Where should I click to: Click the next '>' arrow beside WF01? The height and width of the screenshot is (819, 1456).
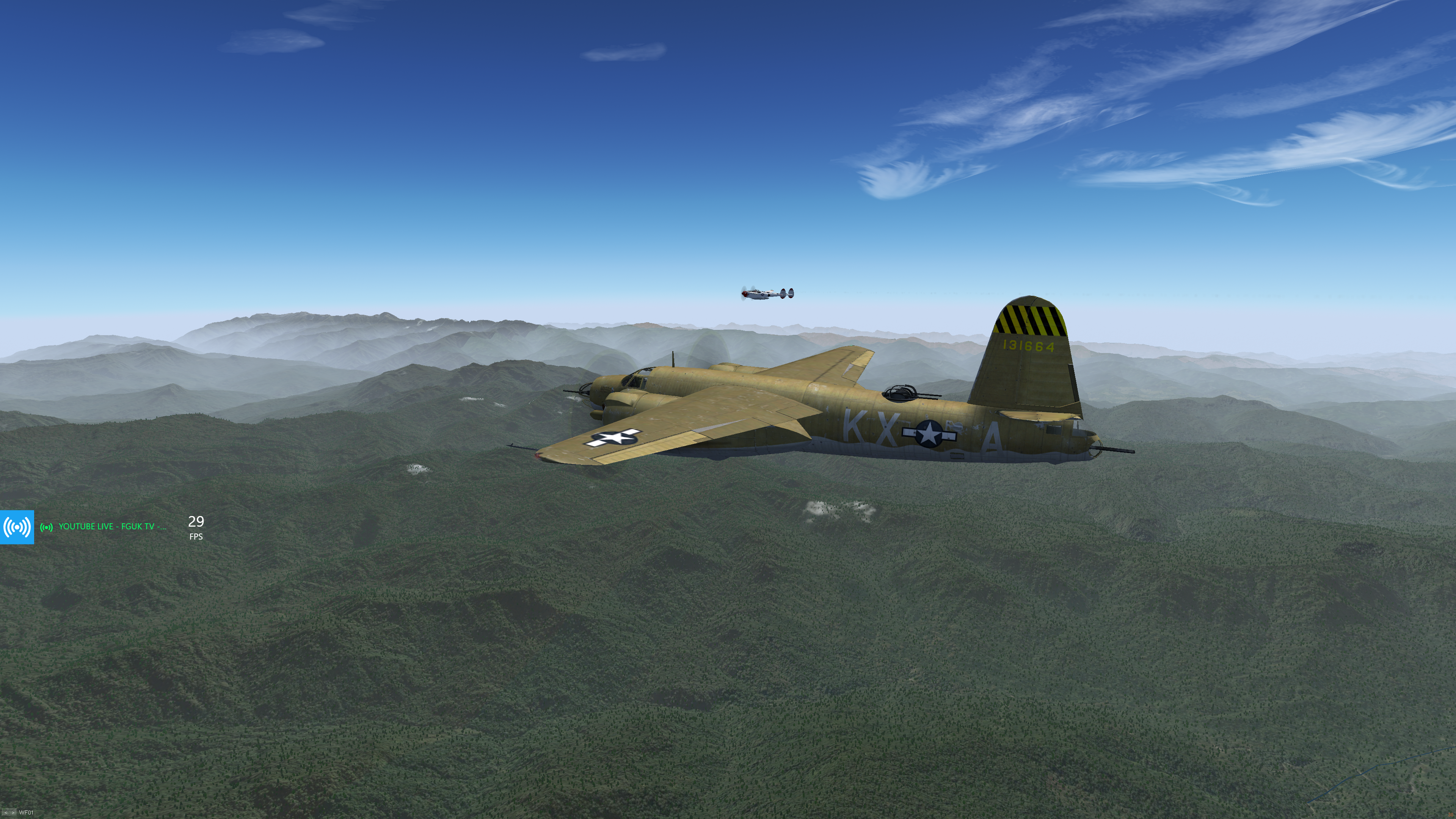[13, 813]
